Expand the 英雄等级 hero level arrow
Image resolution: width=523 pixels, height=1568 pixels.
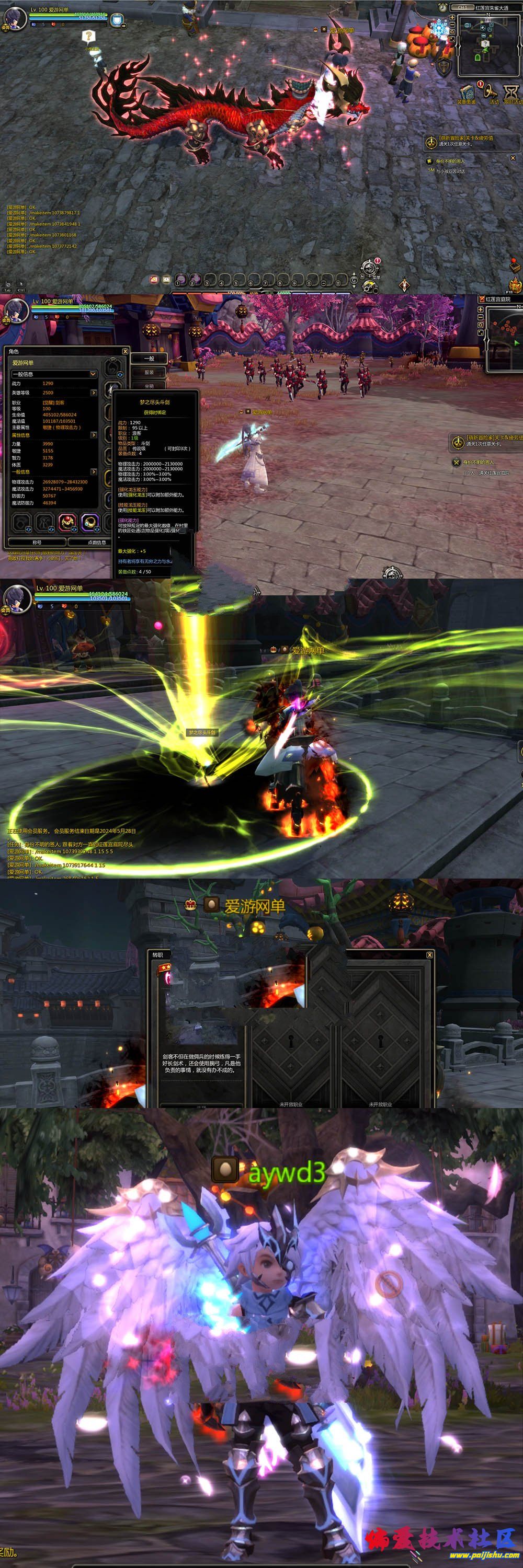(x=93, y=393)
